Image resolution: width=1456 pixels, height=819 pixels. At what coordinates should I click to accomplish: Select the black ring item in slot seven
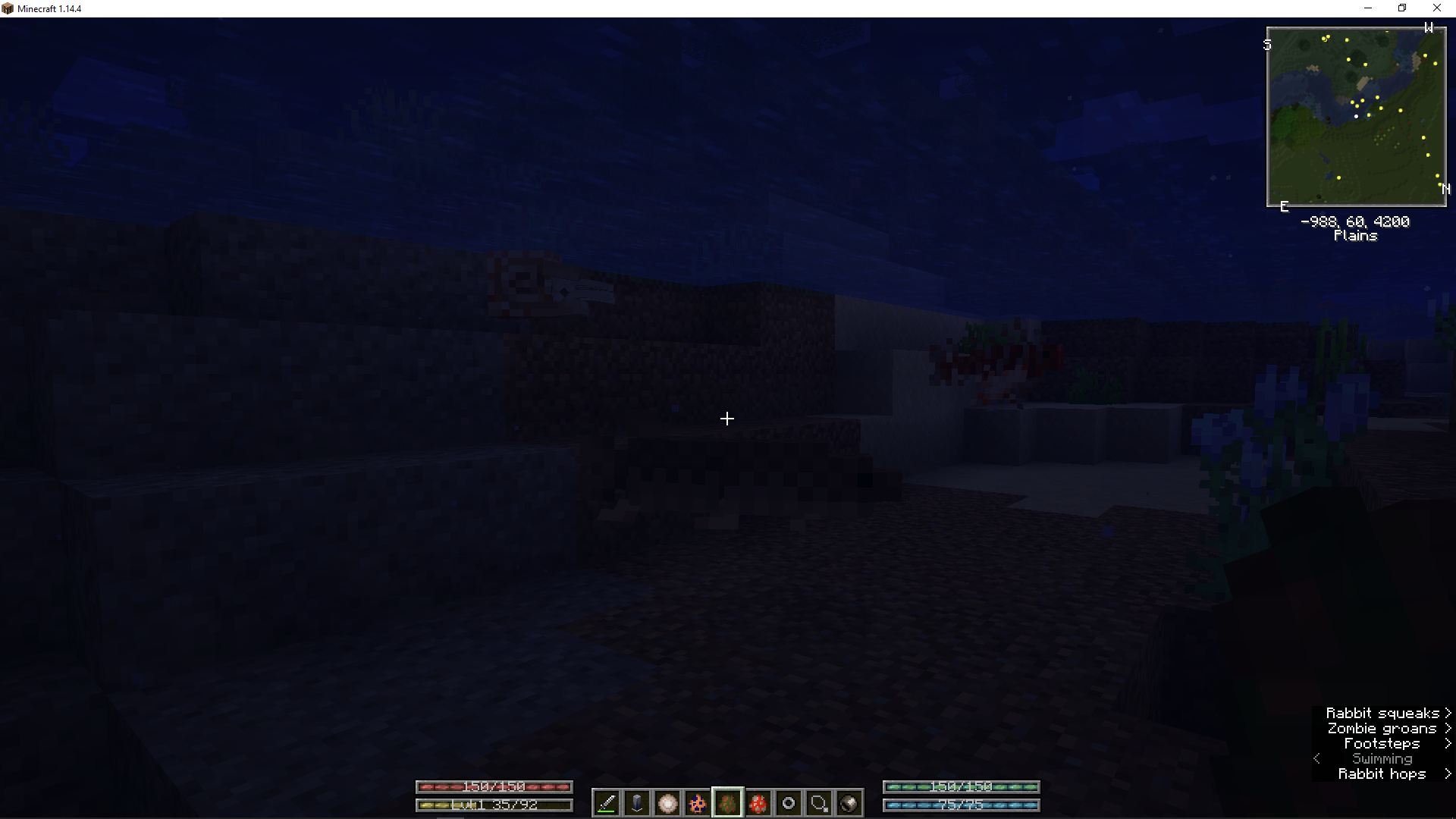(x=789, y=803)
